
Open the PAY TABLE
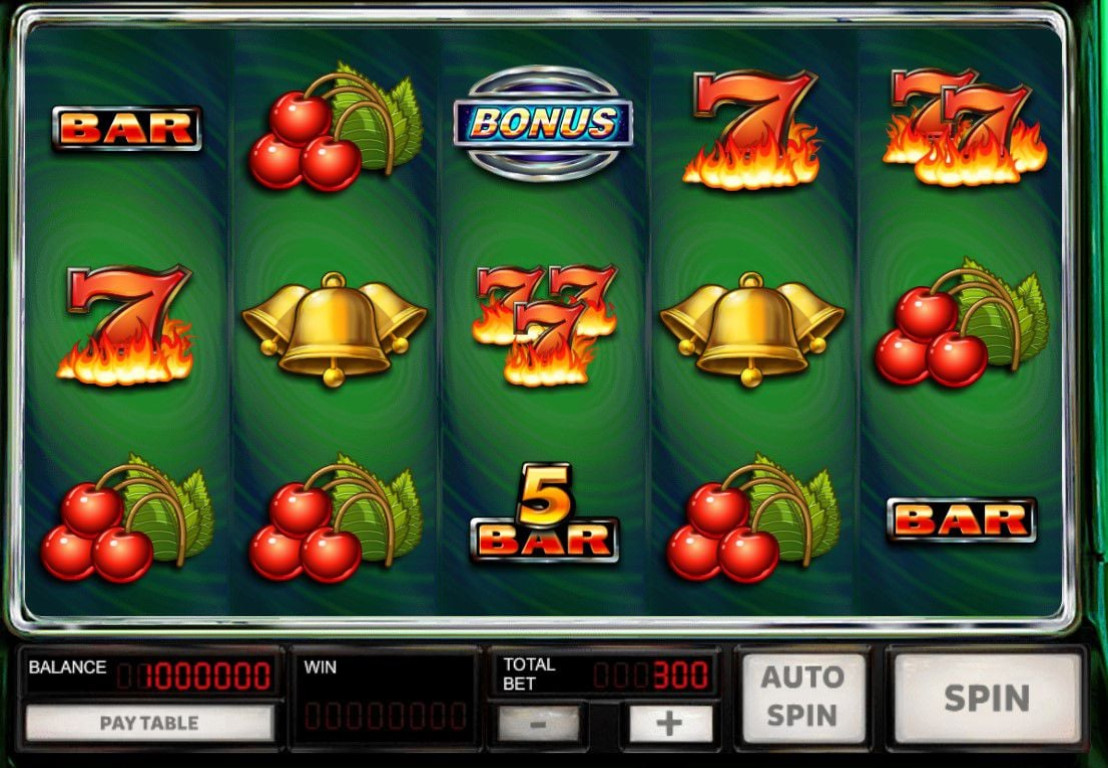149,723
